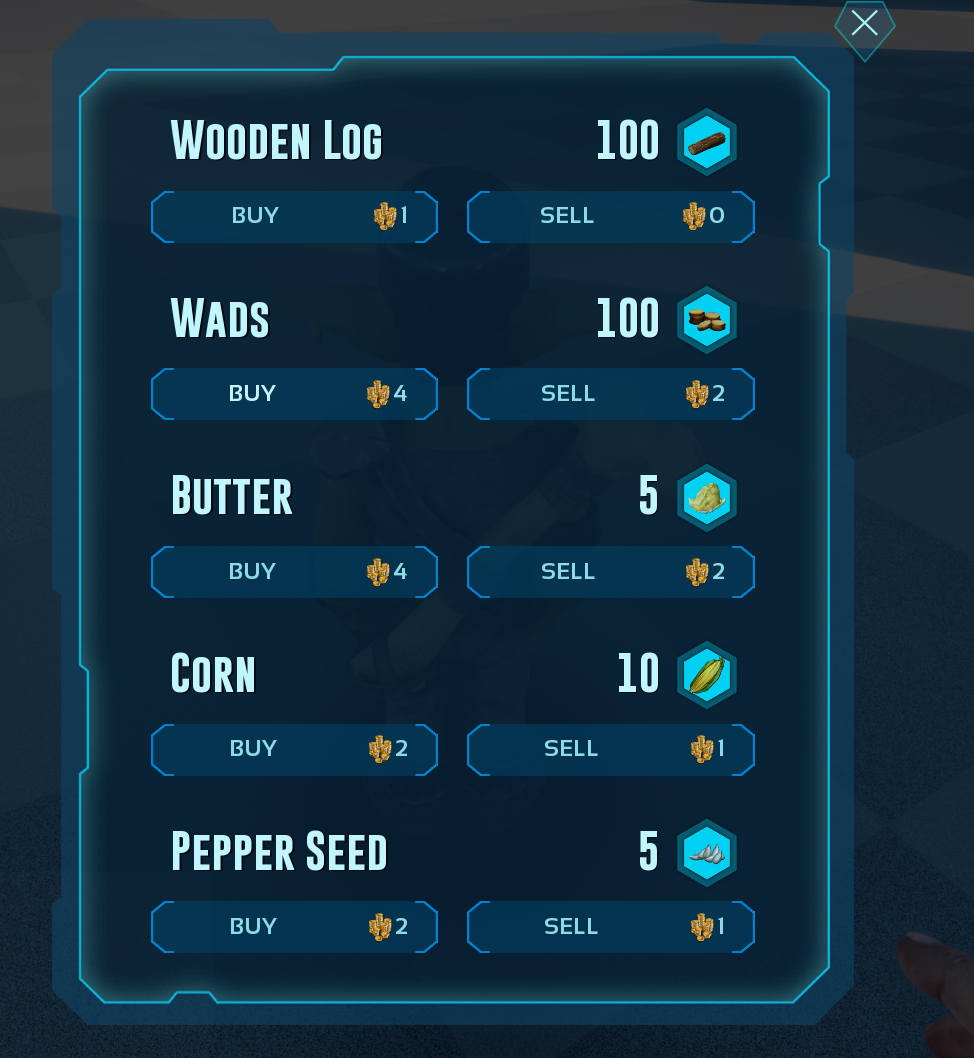This screenshot has height=1058, width=974.
Task: Buy Corn for 2 coins
Action: click(x=294, y=749)
